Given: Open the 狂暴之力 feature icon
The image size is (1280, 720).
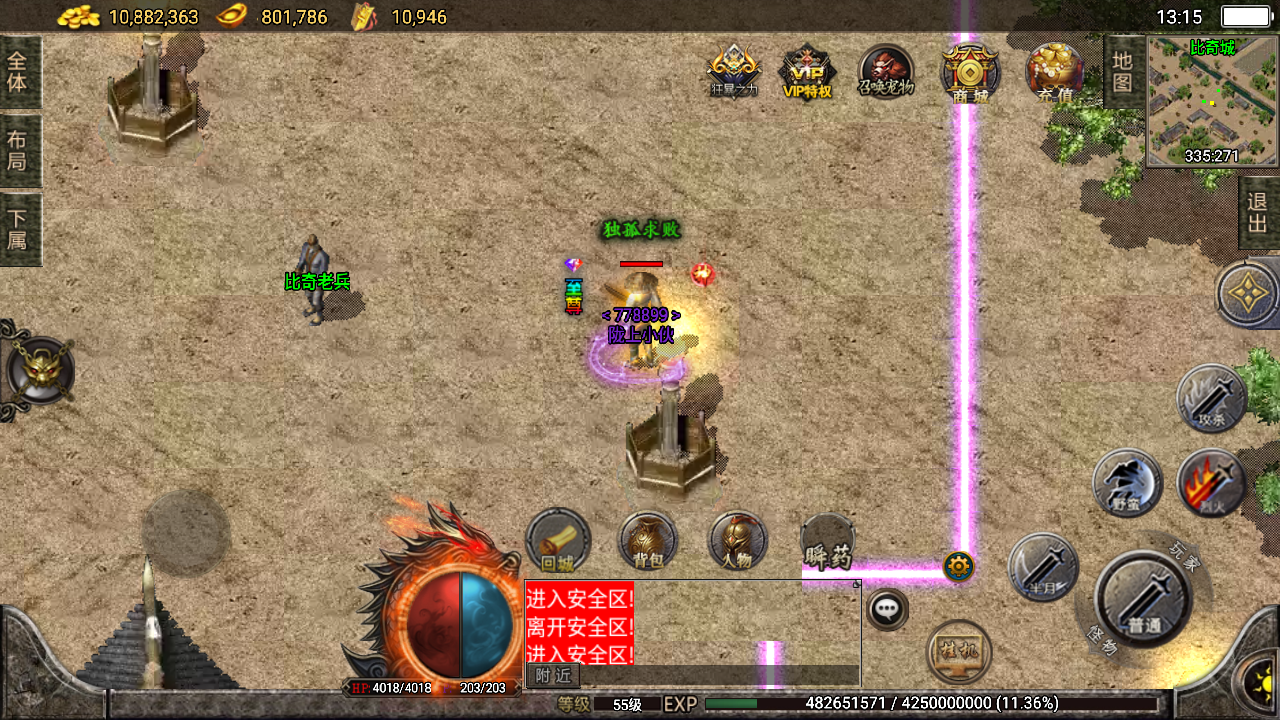Looking at the screenshot, I should (733, 72).
